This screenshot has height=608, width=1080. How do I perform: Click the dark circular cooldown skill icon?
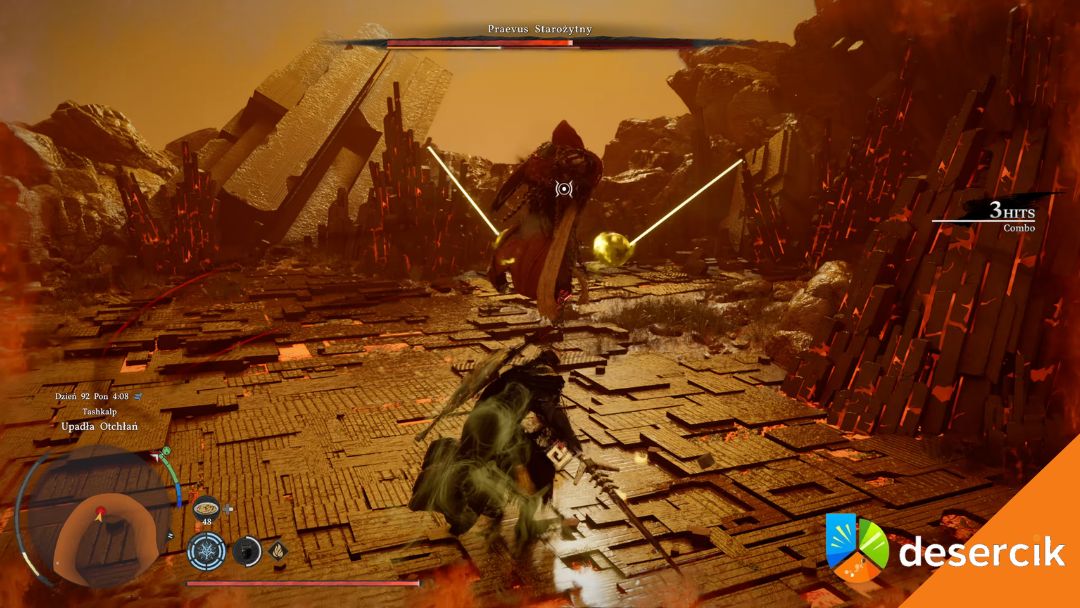(246, 550)
